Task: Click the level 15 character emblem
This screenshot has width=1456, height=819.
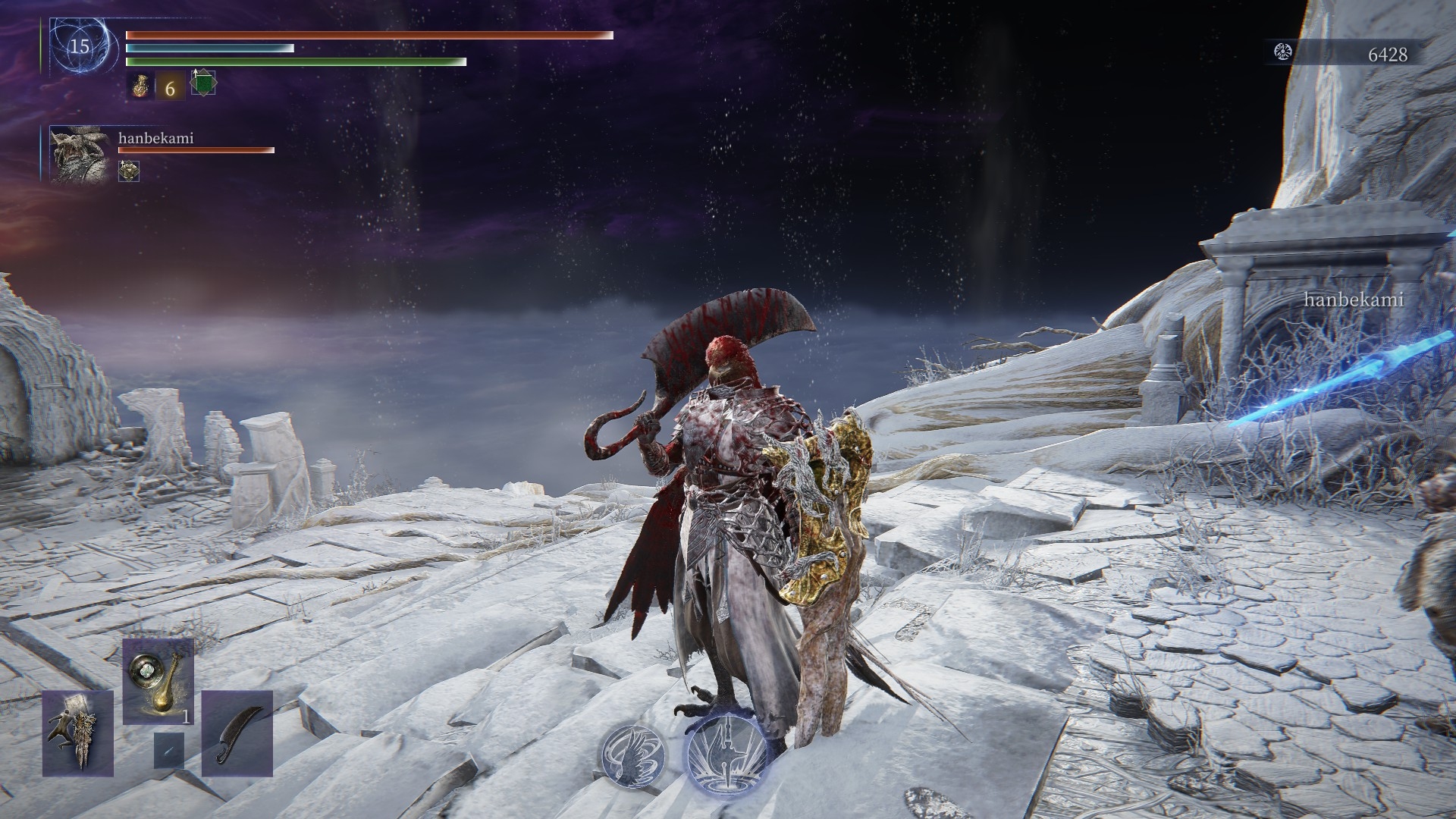Action: [x=80, y=47]
